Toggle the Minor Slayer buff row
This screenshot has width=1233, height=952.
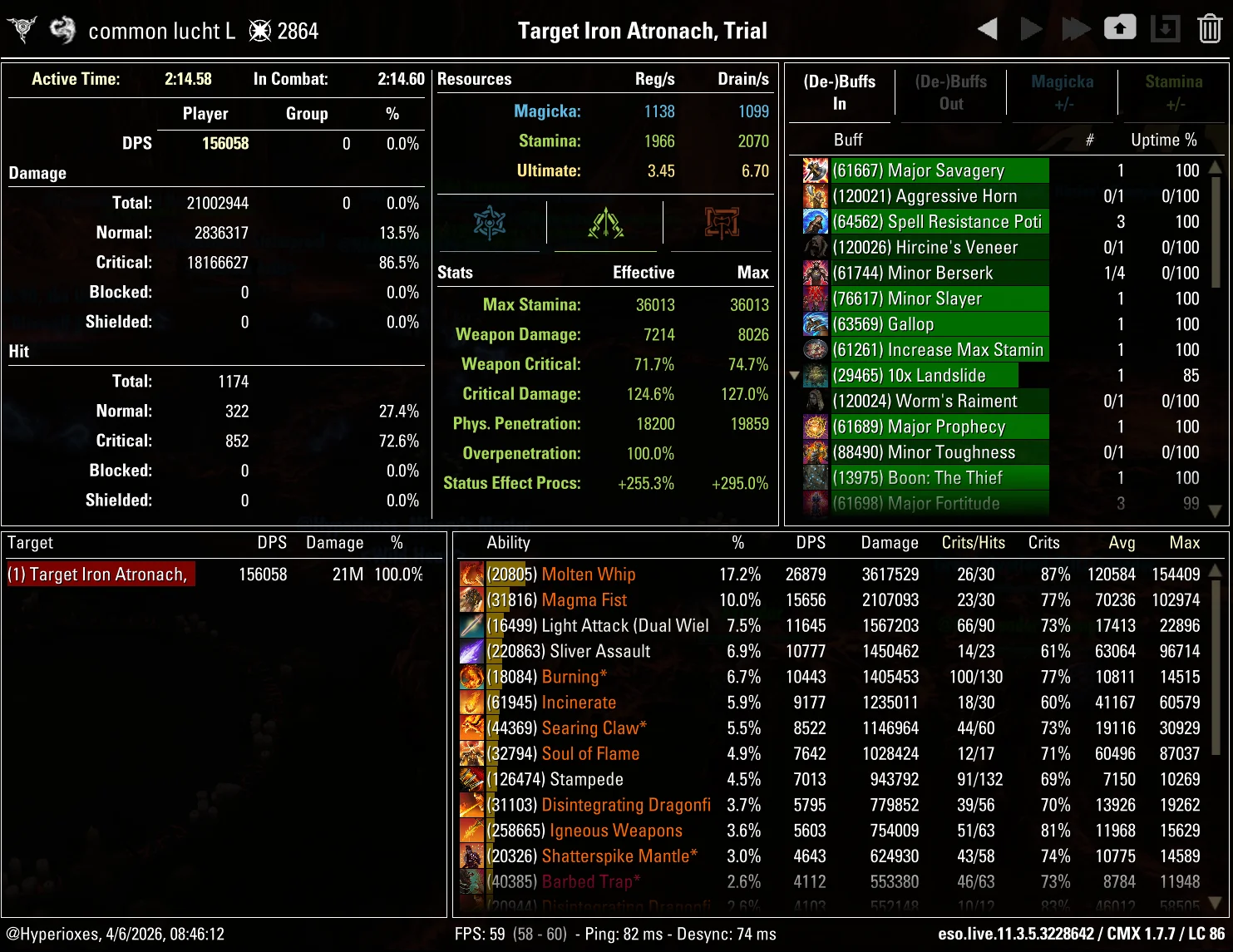tap(940, 298)
